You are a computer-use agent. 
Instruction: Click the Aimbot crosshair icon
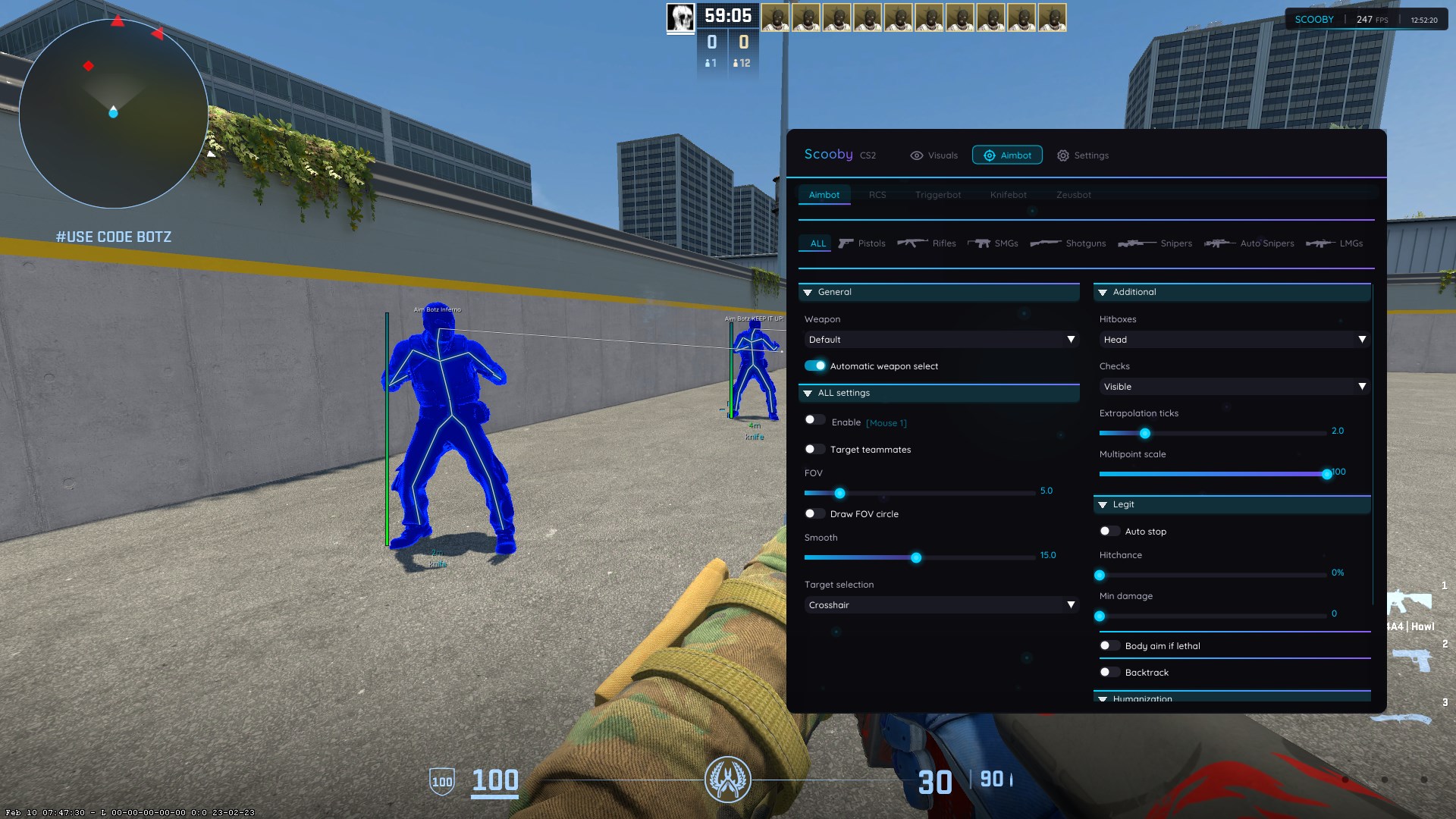pos(990,155)
